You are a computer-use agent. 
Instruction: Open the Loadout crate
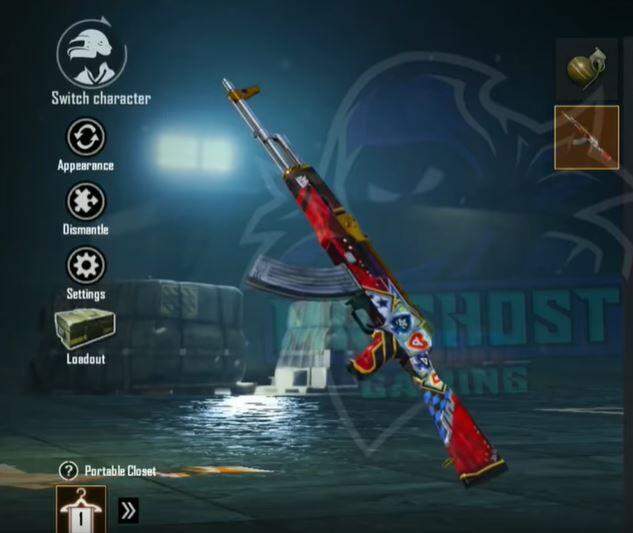[x=86, y=329]
